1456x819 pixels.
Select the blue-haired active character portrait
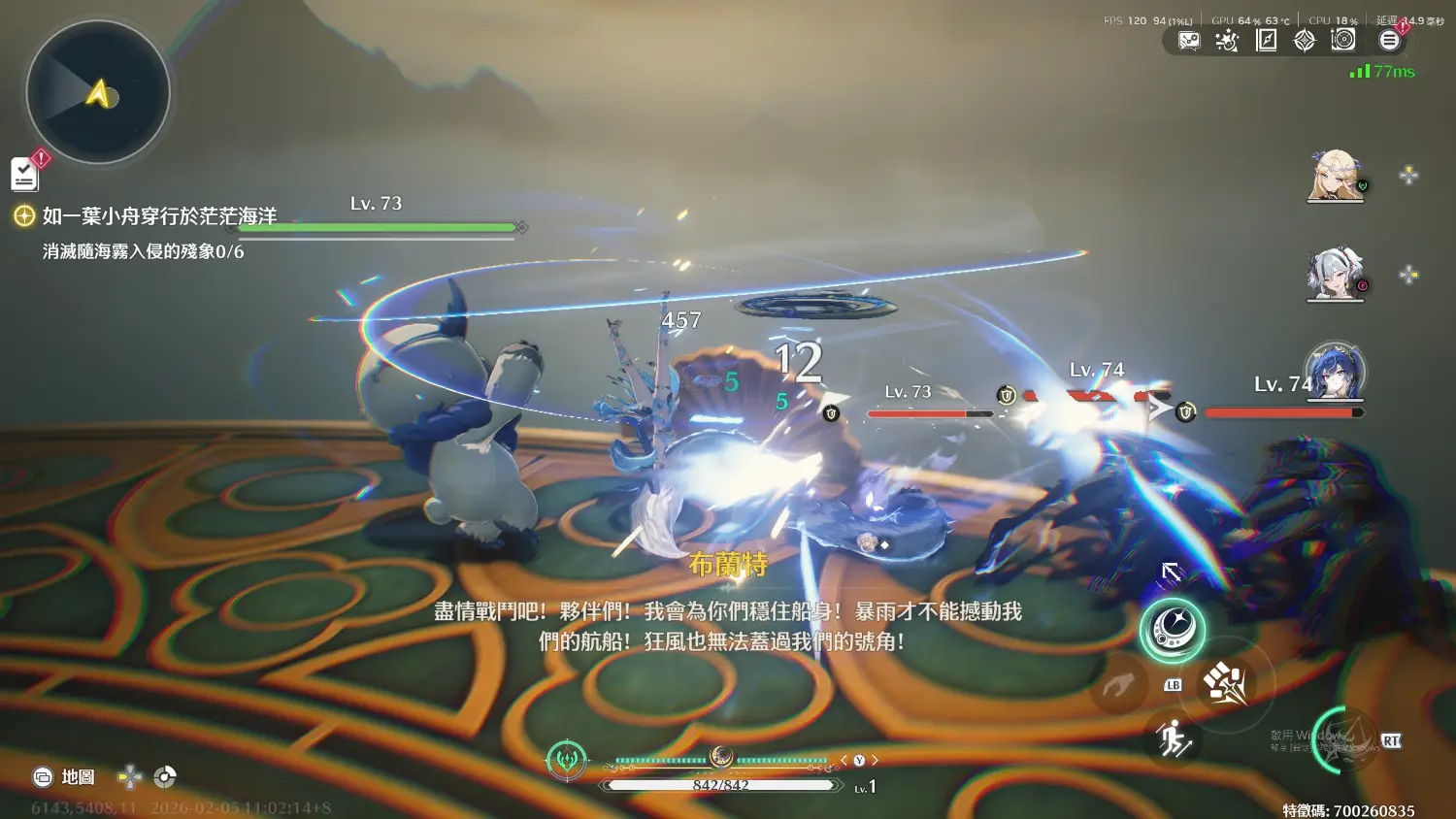pyautogui.click(x=1336, y=373)
